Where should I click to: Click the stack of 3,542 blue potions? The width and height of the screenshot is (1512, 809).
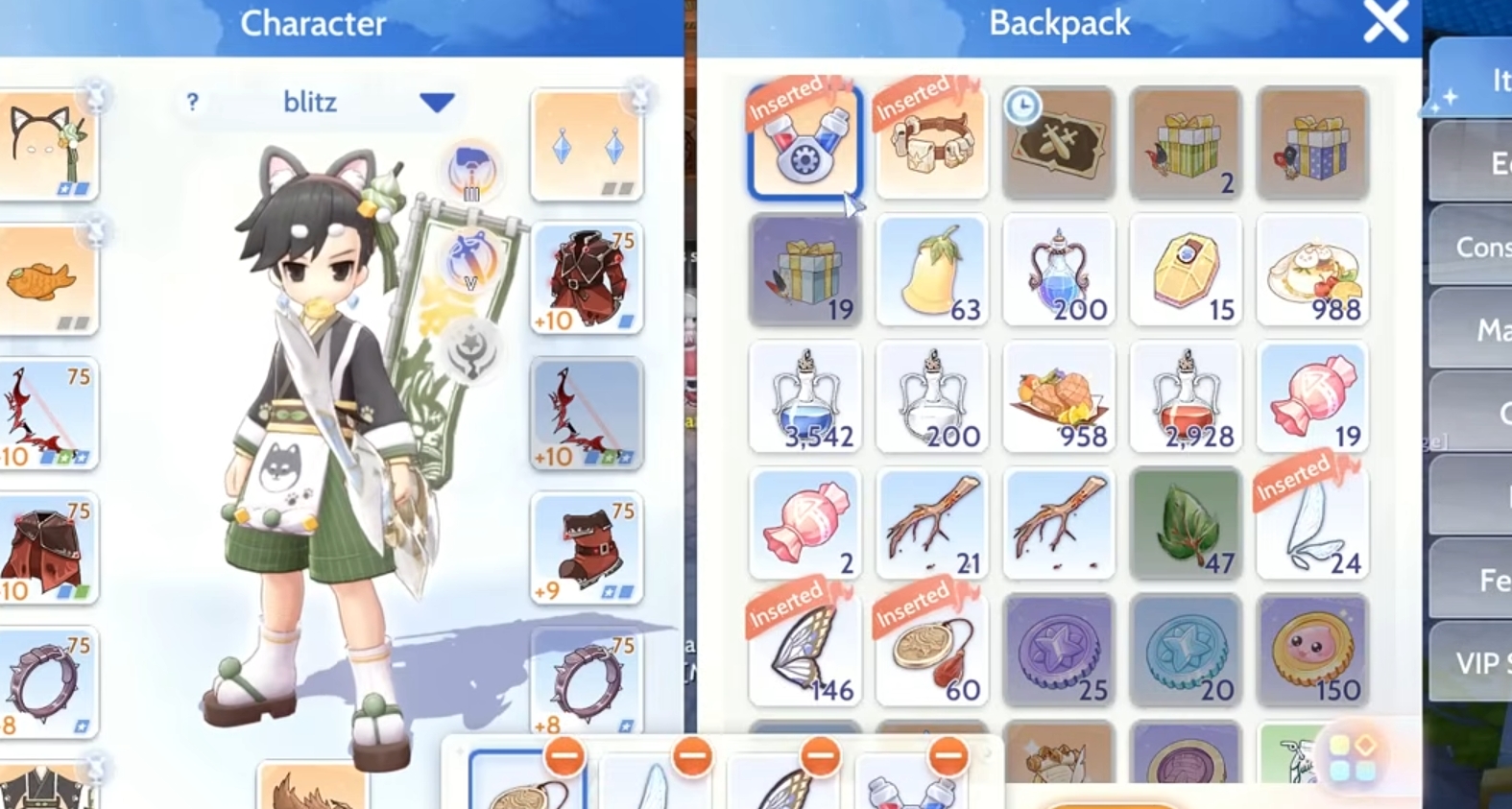tap(805, 396)
